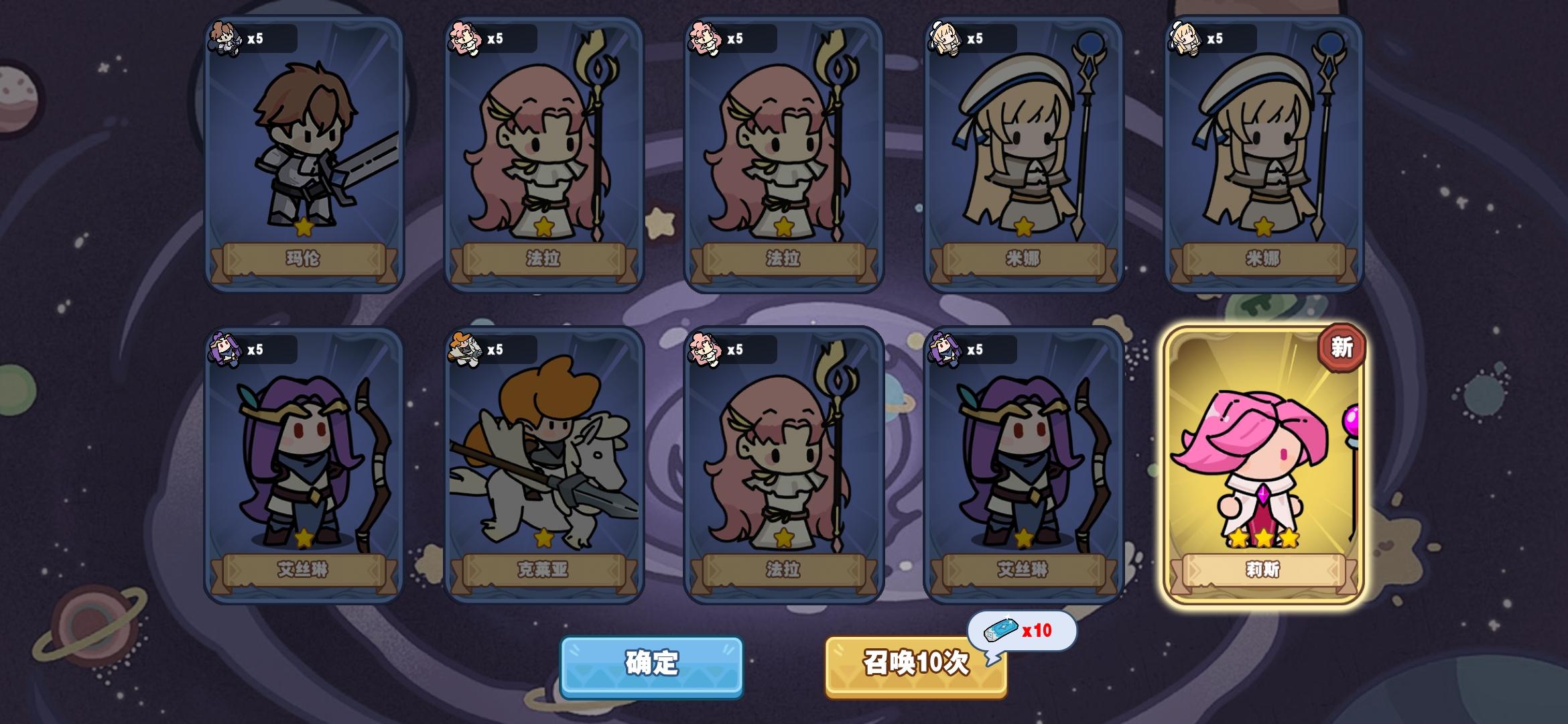The width and height of the screenshot is (1568, 724).
Task: Click the knight head icon on 玛伦's card
Action: [224, 39]
